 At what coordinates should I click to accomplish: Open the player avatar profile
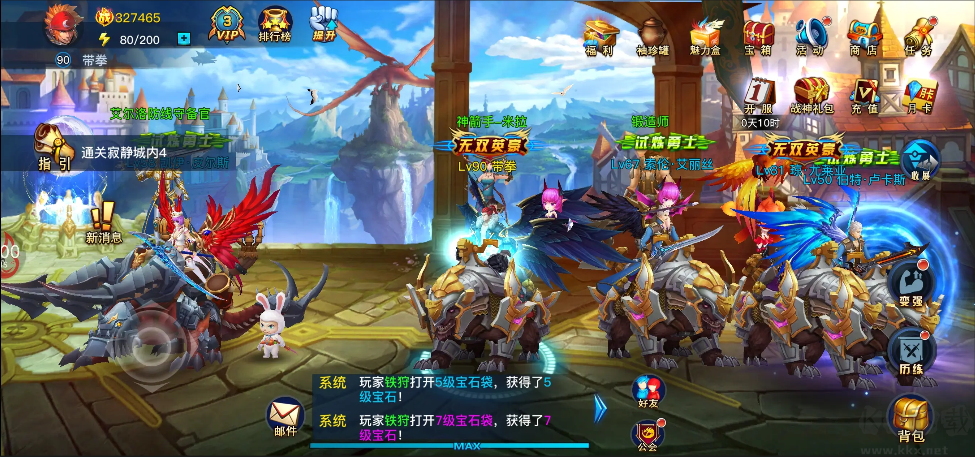click(62, 25)
